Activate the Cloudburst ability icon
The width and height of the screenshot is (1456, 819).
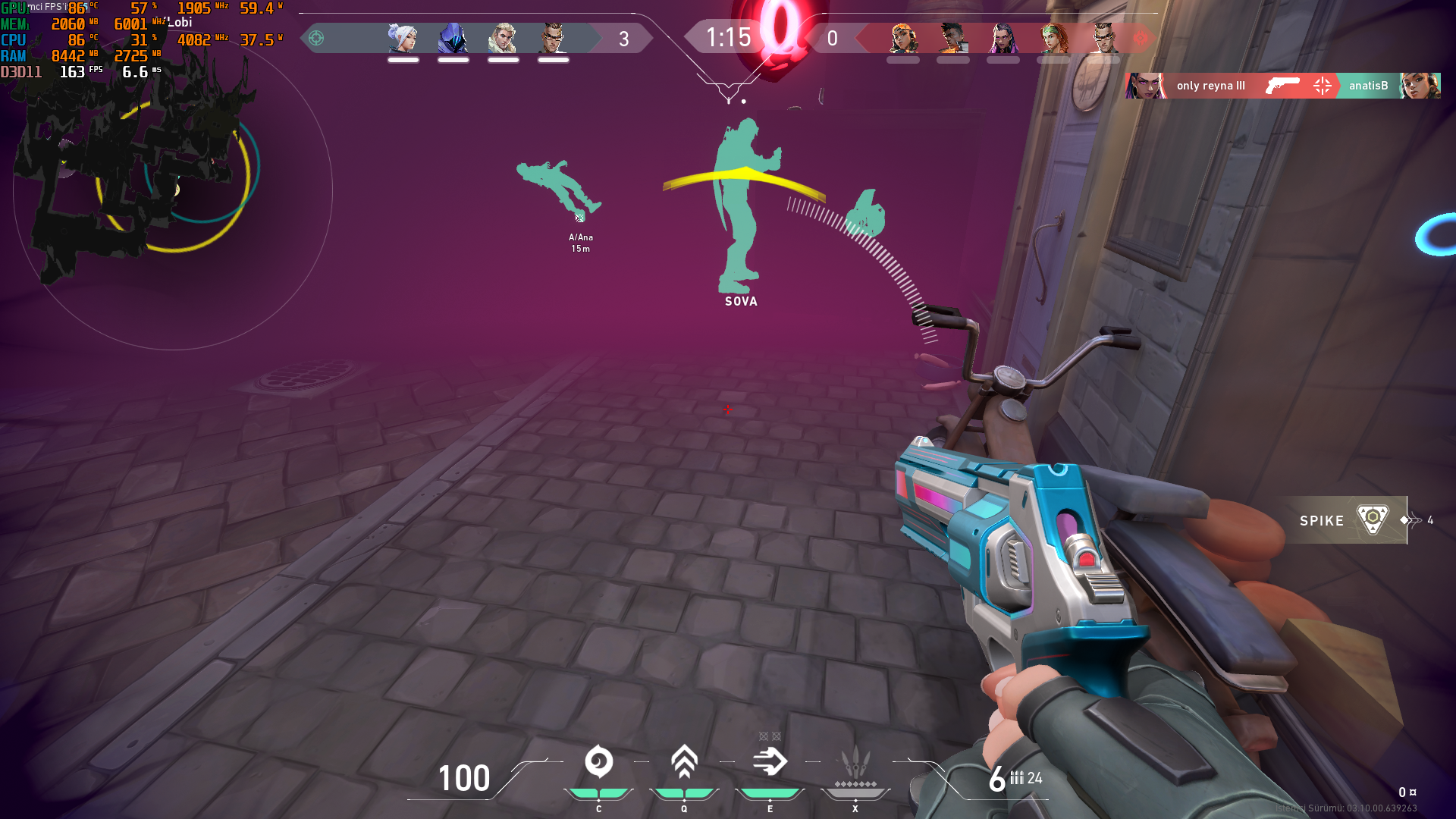point(598,762)
